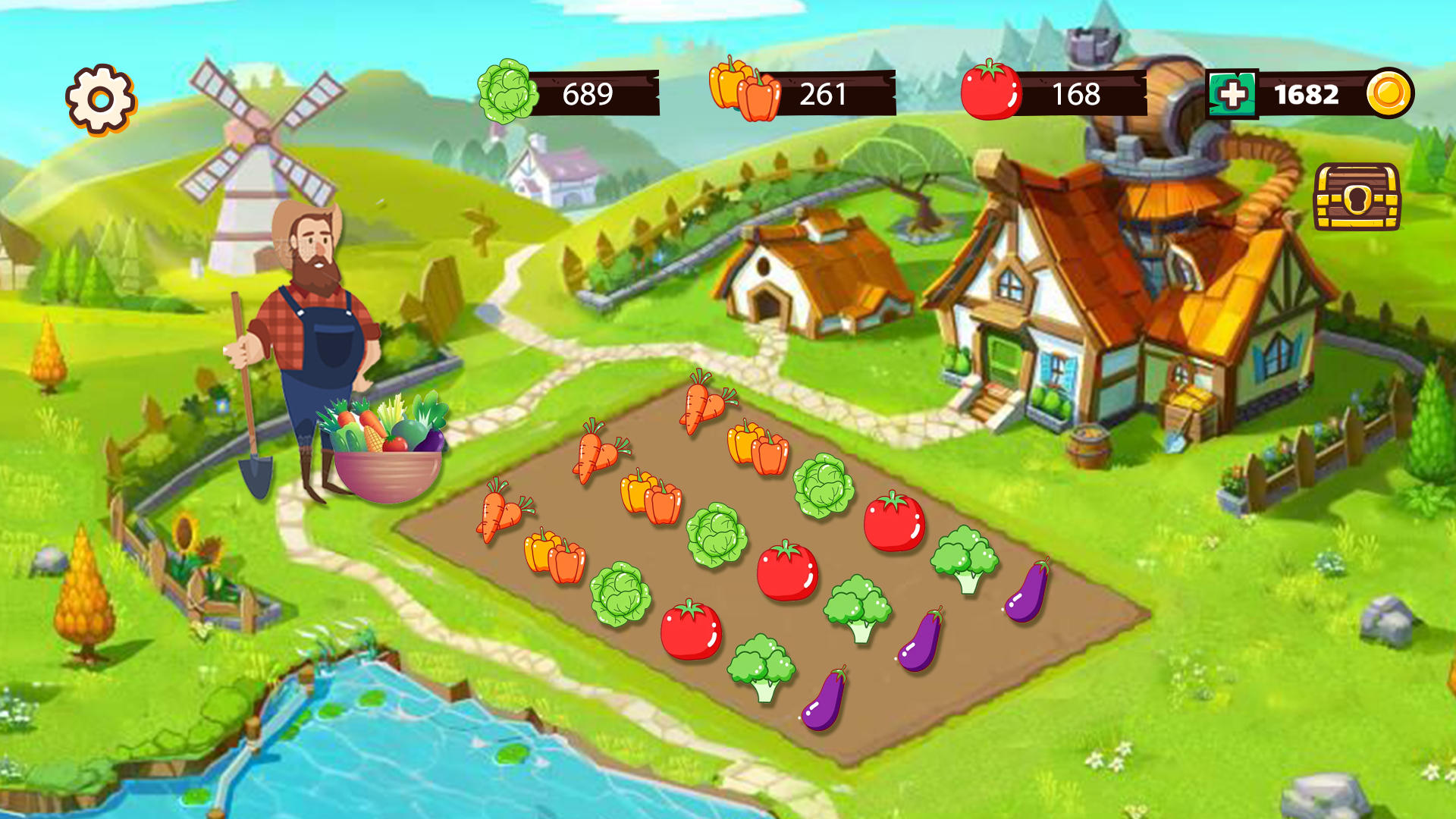Click the cabbage count showing 689
This screenshot has width=1456, height=819.
point(588,93)
